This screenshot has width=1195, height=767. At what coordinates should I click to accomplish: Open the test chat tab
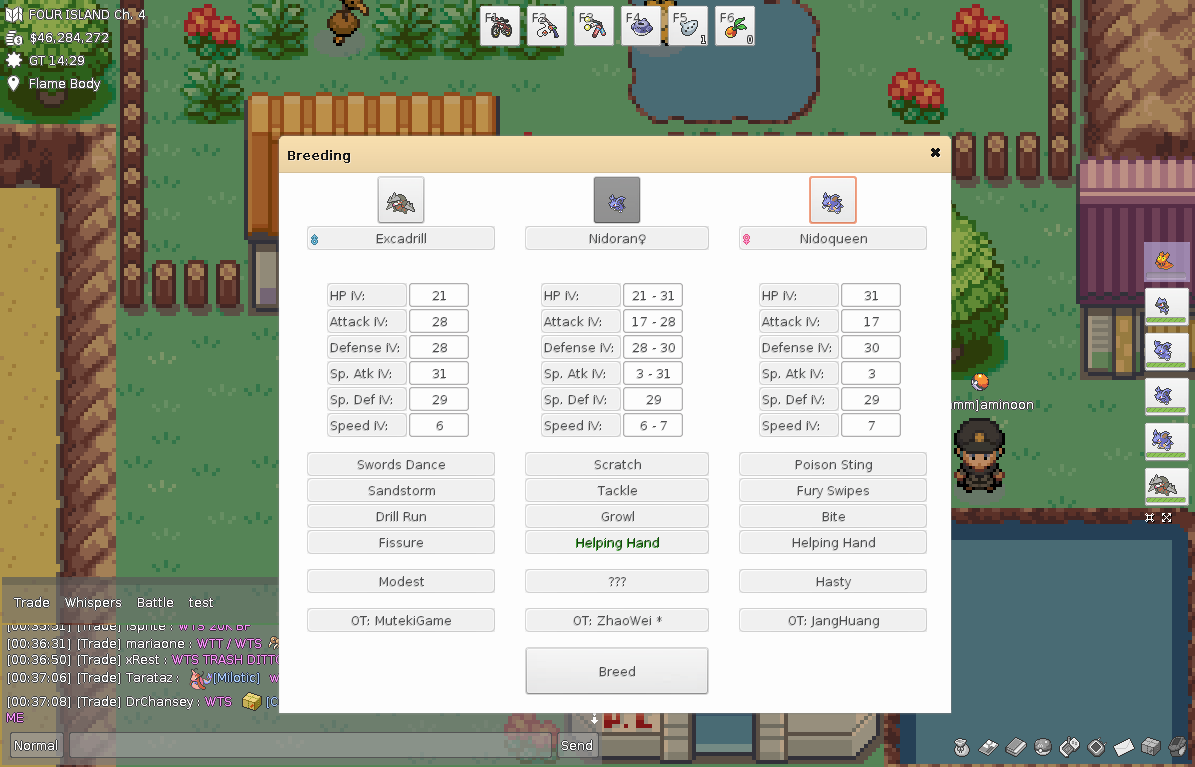coord(201,603)
